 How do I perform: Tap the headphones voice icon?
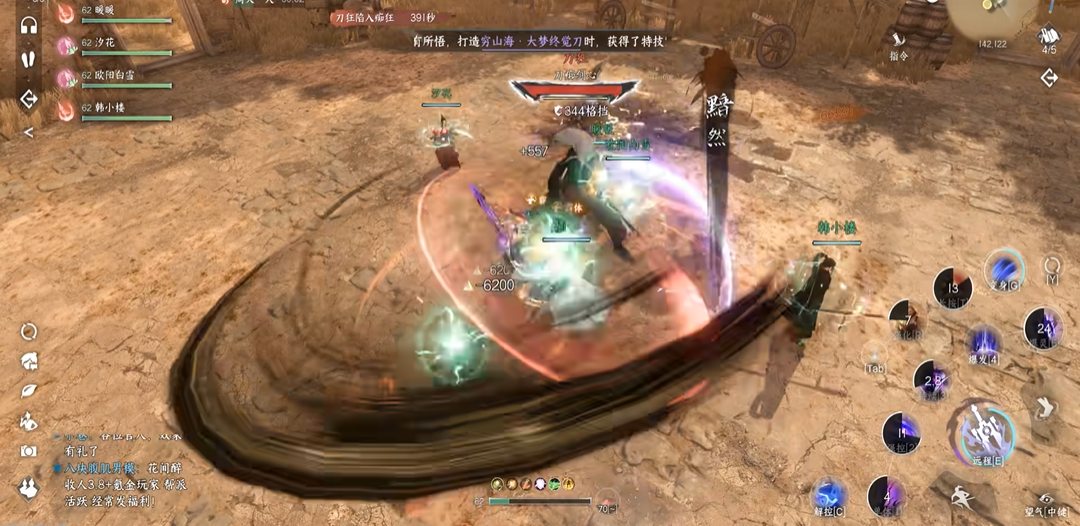(x=29, y=25)
